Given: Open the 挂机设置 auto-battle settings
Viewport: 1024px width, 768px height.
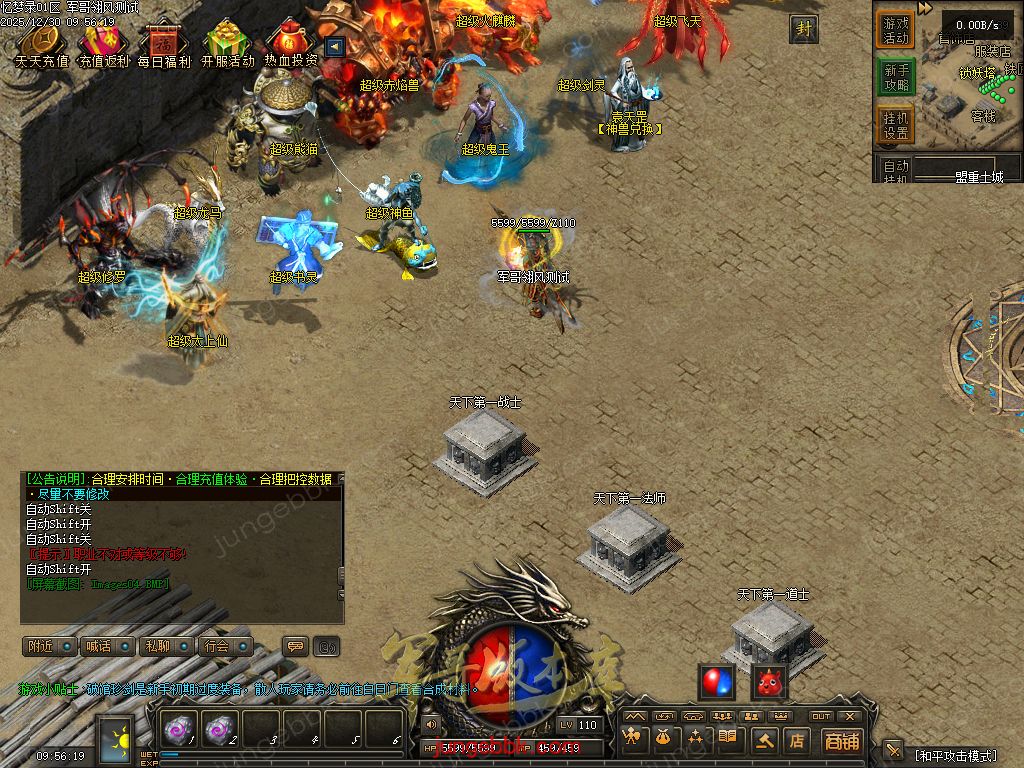Looking at the screenshot, I should [x=896, y=125].
